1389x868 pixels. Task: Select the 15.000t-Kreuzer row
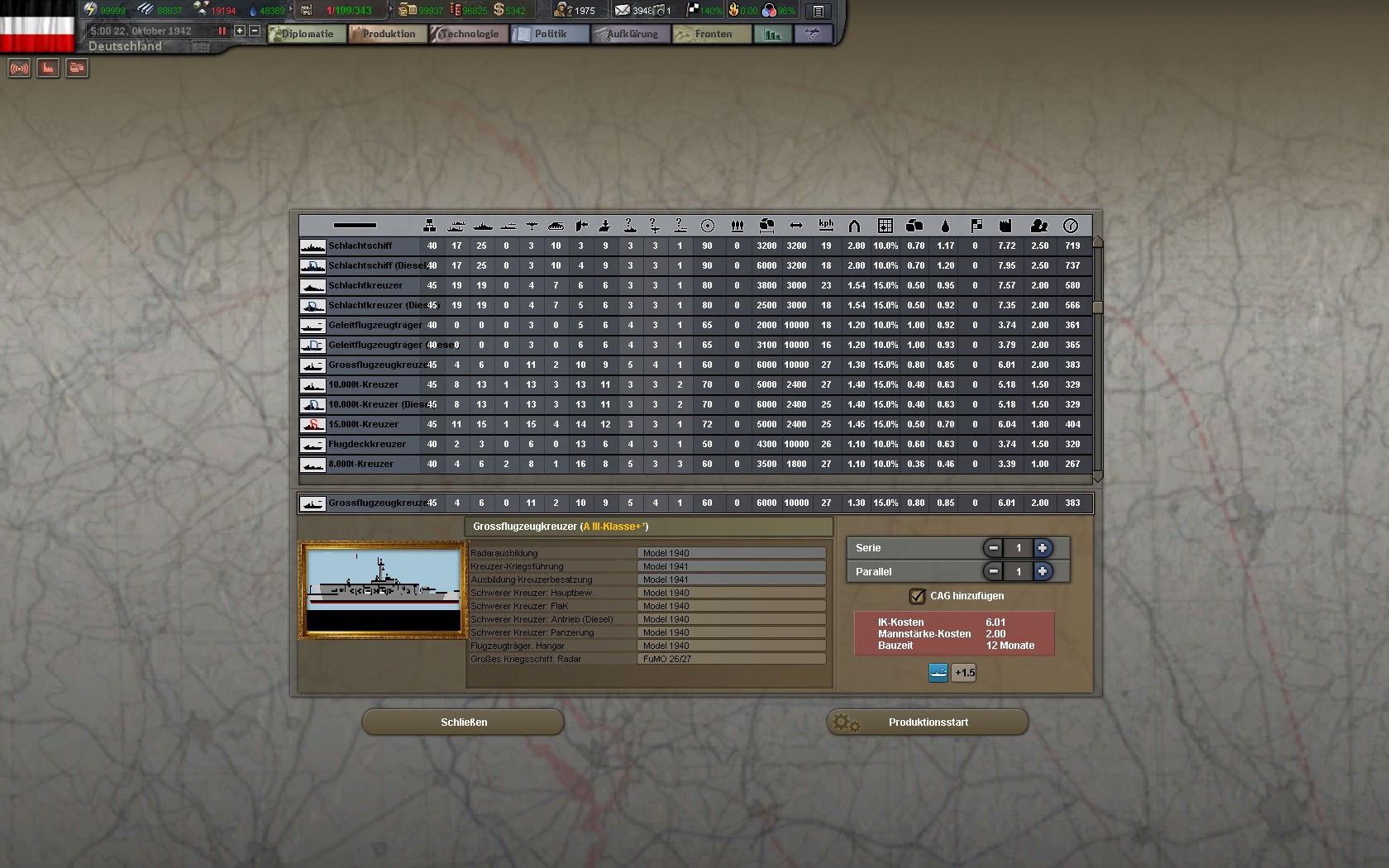pyautogui.click(x=363, y=424)
